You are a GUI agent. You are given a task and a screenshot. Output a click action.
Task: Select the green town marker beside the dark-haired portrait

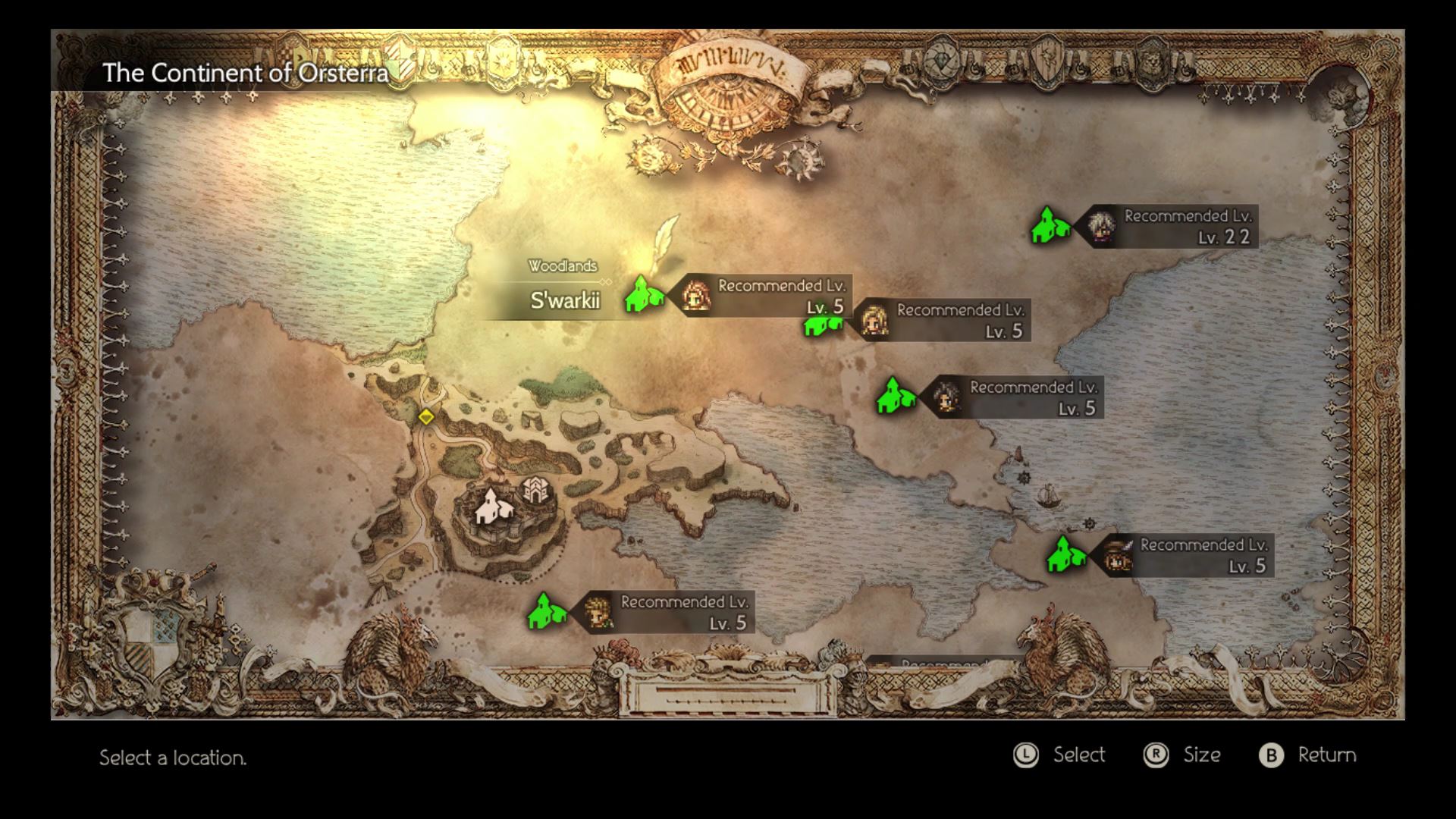pos(895,397)
